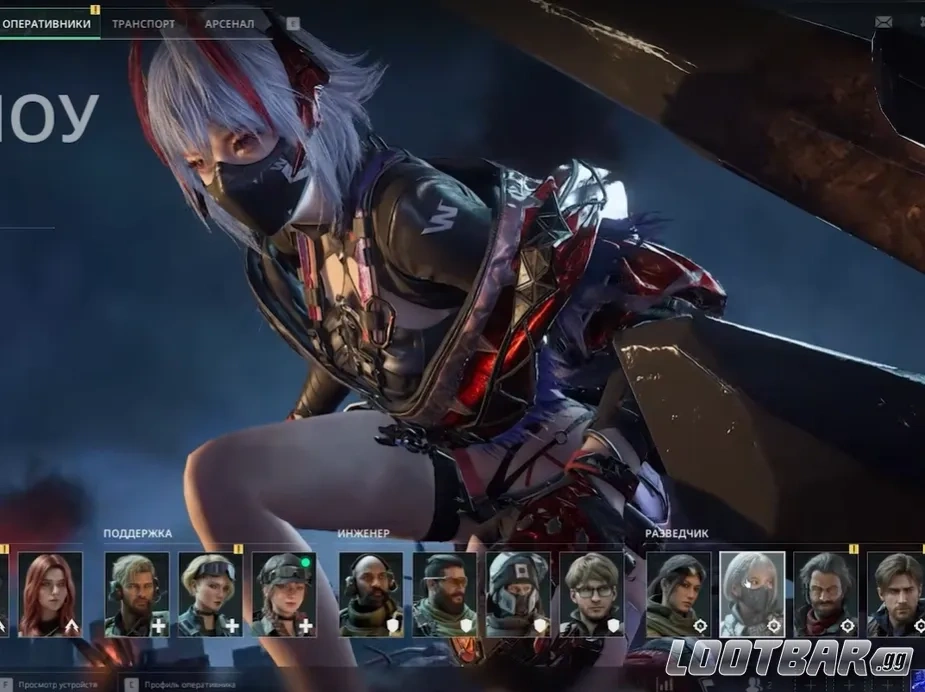Select the dark-haired woman recon operator
The height and width of the screenshot is (692, 925).
pos(678,594)
